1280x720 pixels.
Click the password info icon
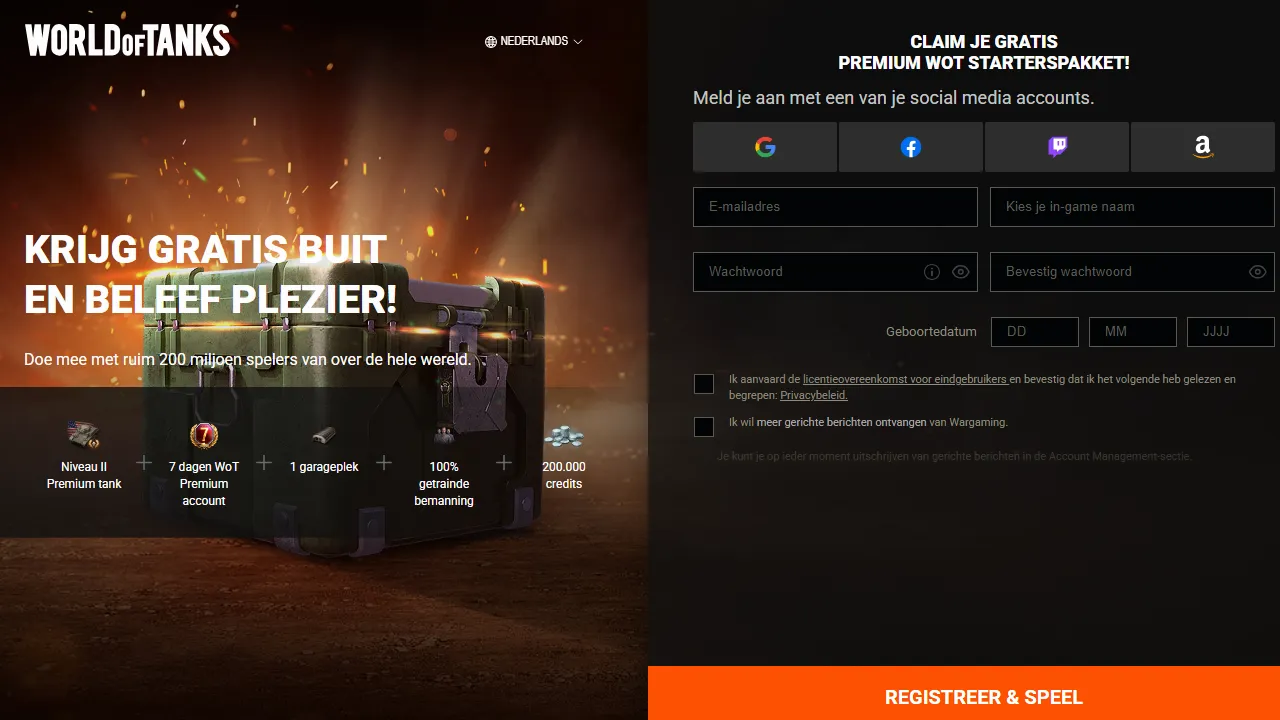tap(932, 272)
